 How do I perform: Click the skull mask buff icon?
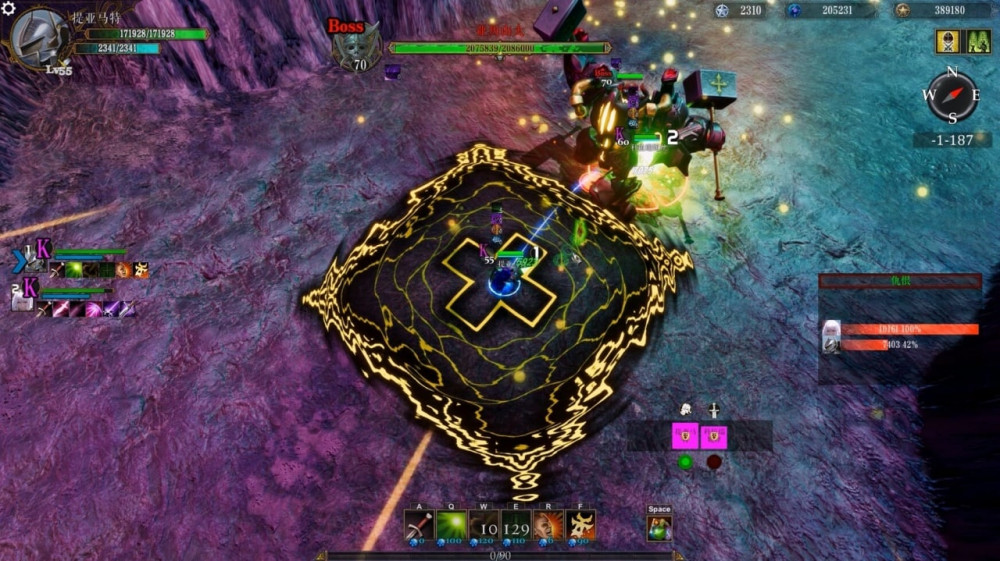click(947, 41)
